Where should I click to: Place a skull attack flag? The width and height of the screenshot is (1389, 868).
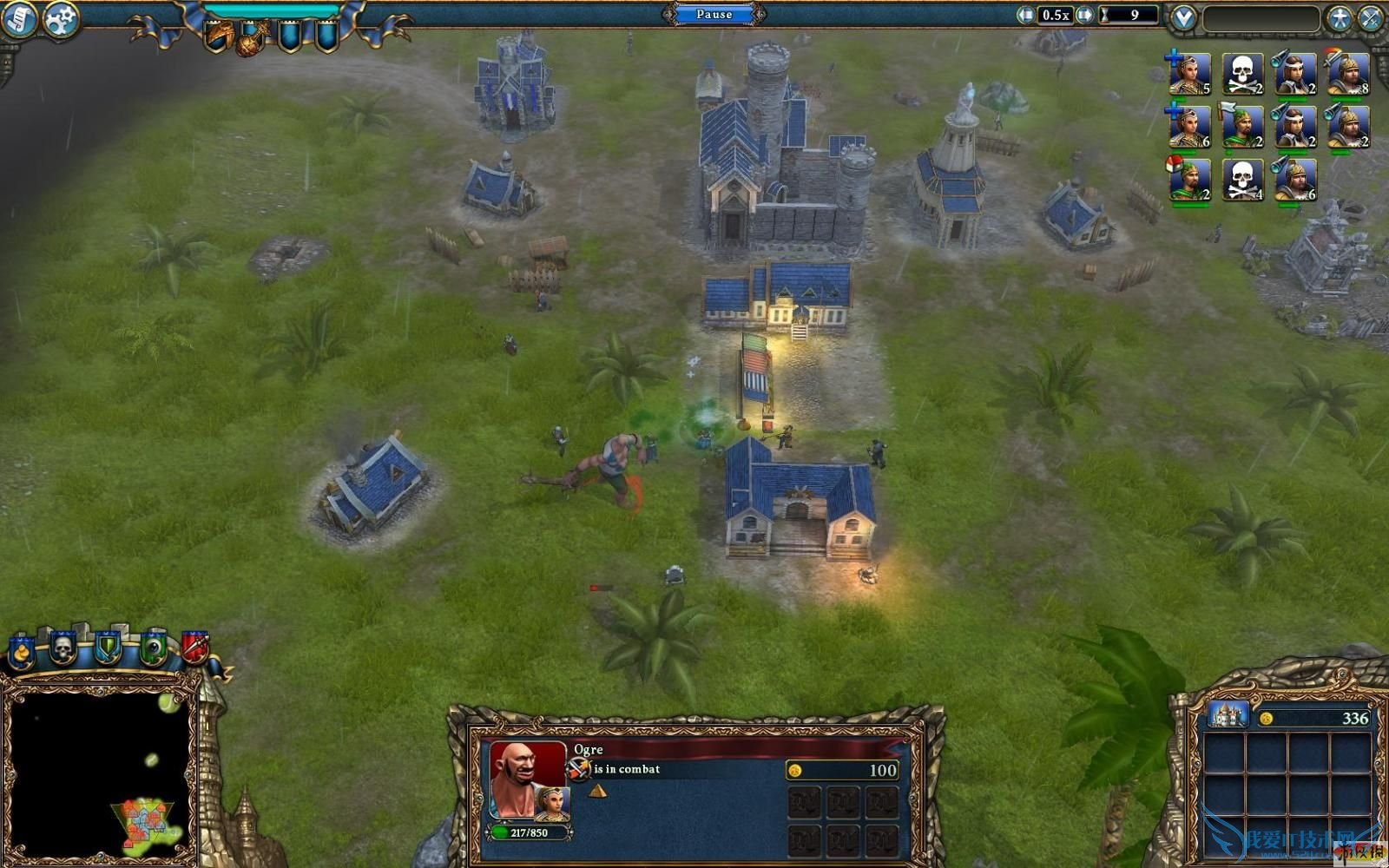[63, 648]
